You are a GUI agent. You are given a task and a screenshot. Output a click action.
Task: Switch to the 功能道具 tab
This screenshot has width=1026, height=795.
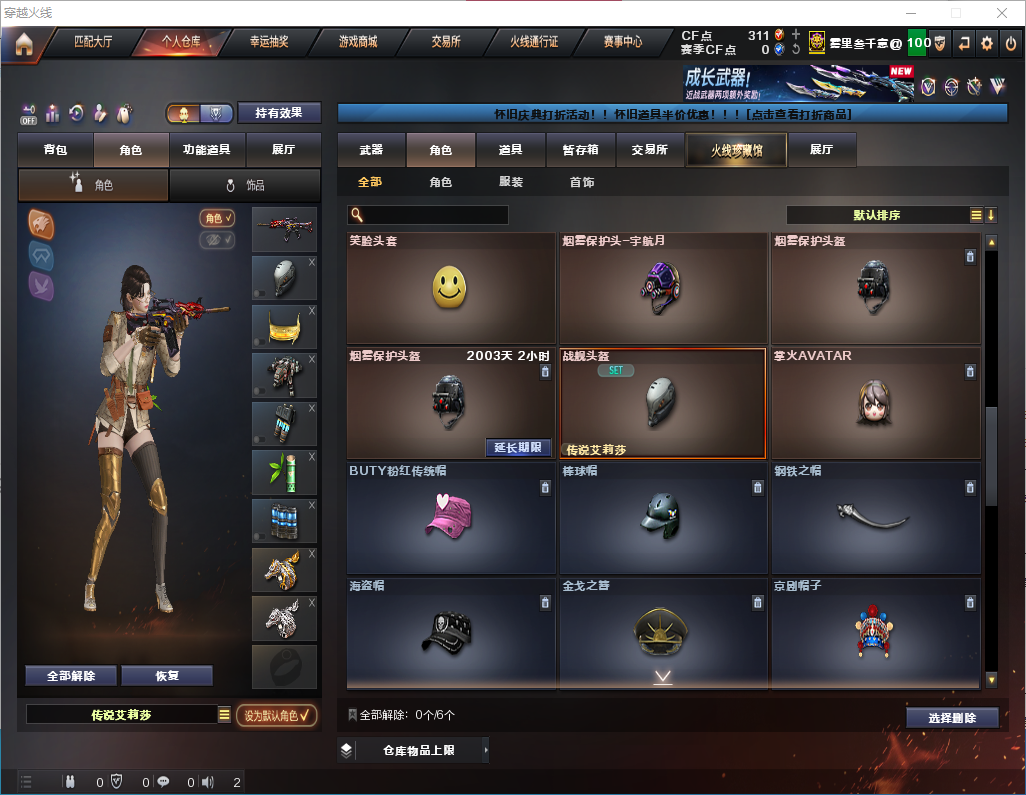[x=207, y=150]
